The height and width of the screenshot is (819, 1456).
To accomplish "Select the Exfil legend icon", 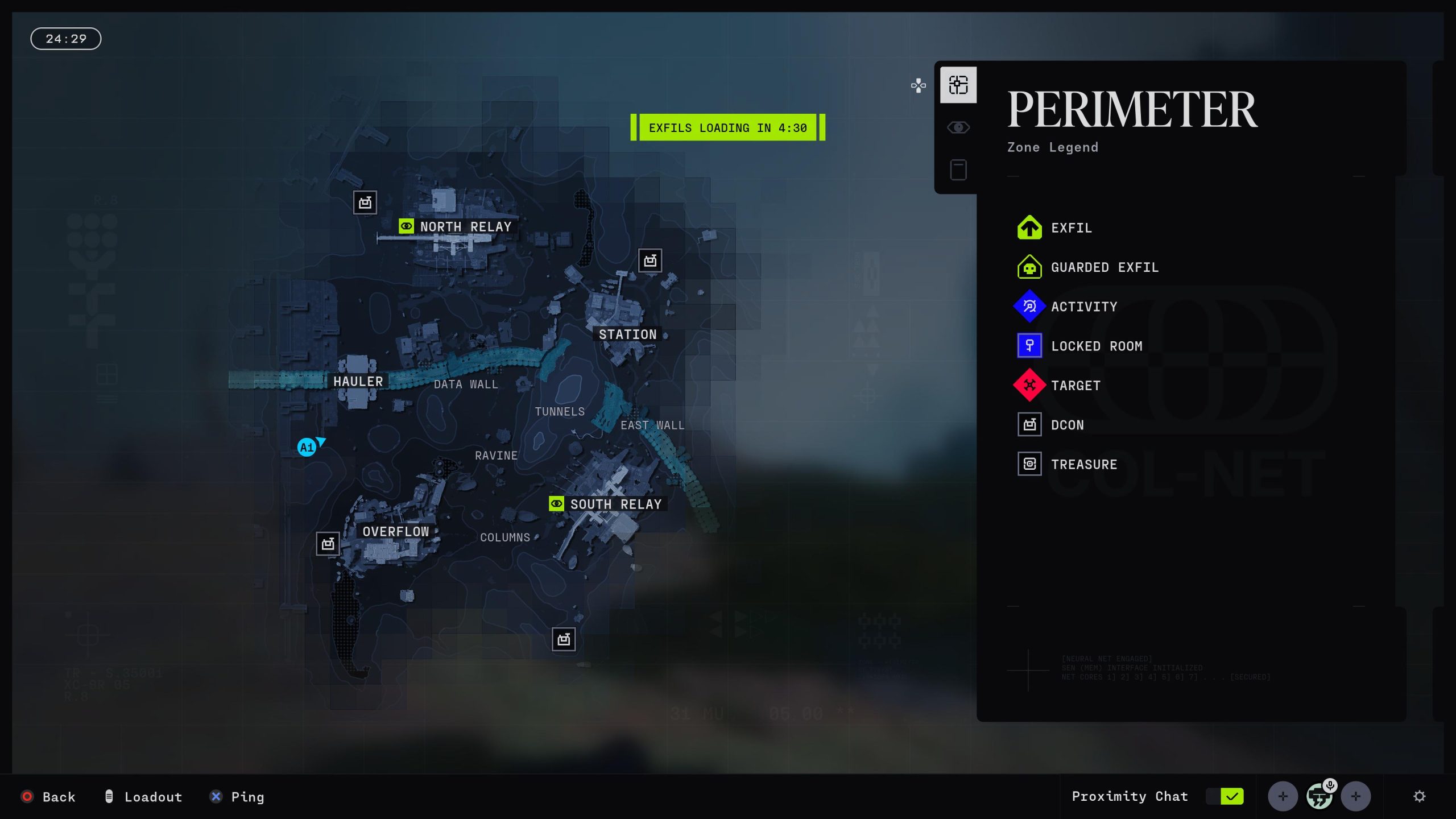I will pos(1029,227).
